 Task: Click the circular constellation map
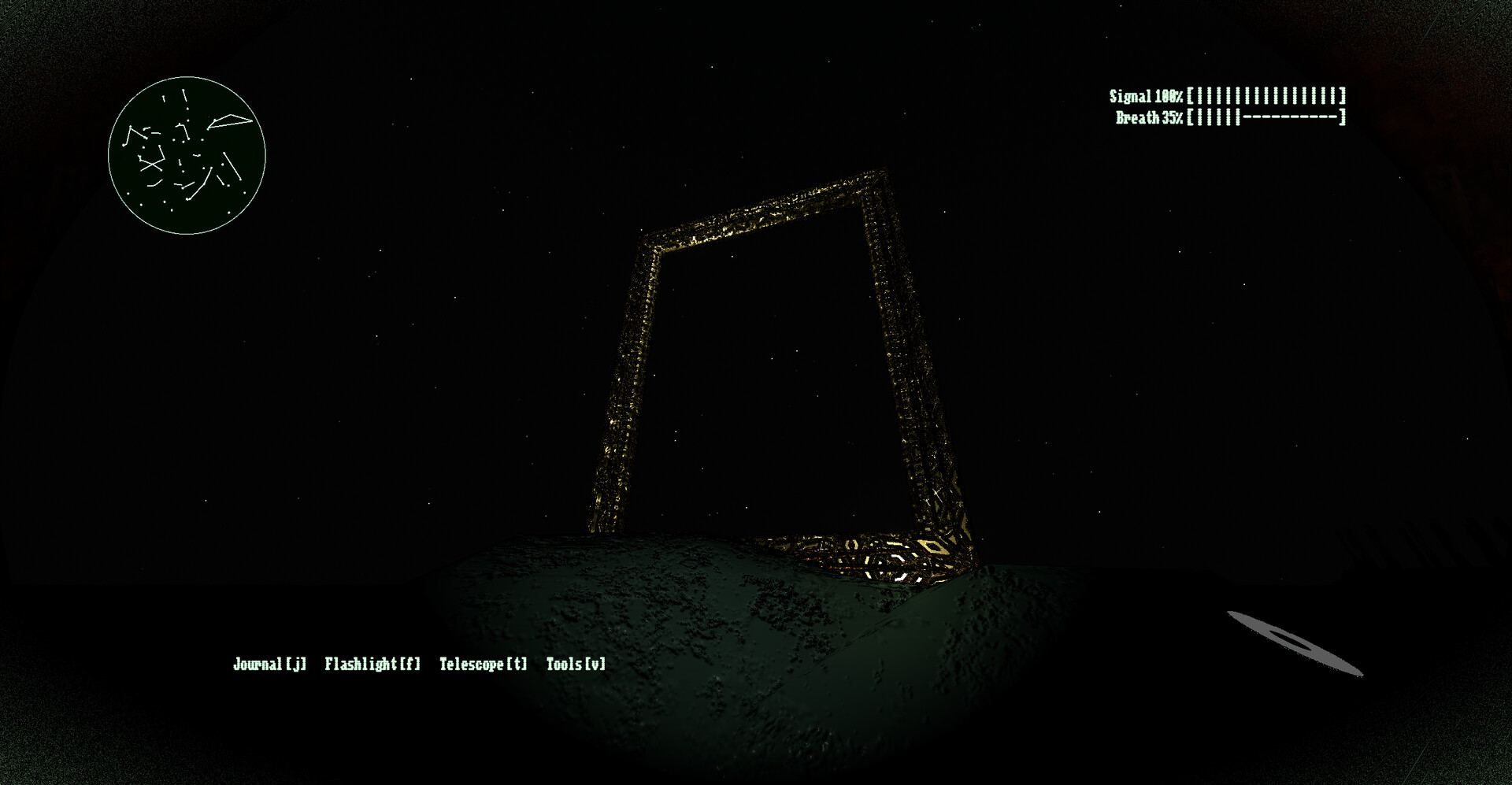point(187,153)
